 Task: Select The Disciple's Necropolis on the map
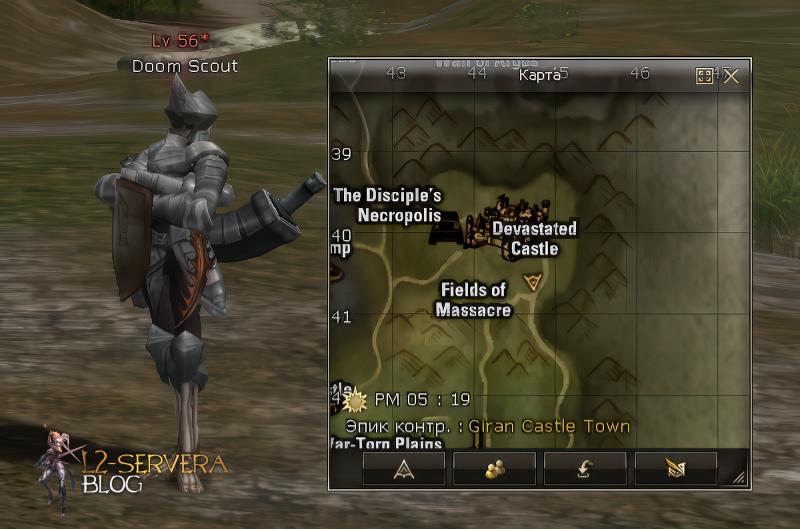point(388,206)
